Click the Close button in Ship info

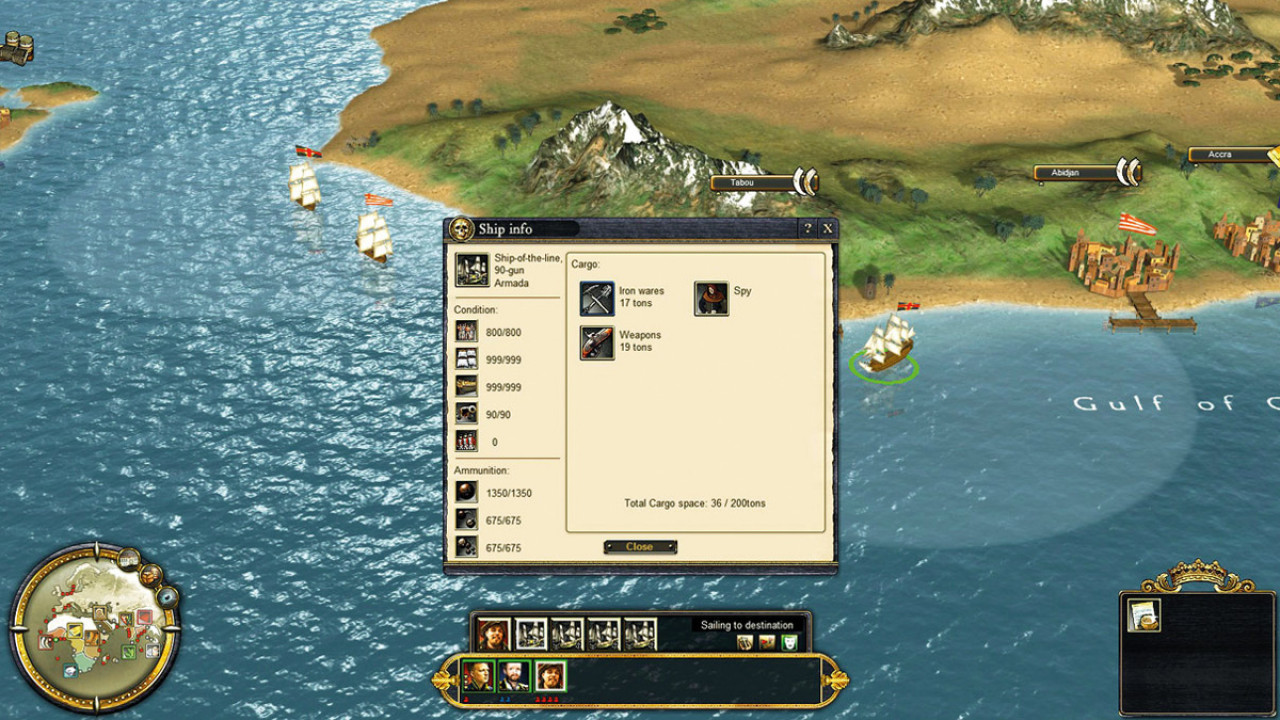pos(640,547)
